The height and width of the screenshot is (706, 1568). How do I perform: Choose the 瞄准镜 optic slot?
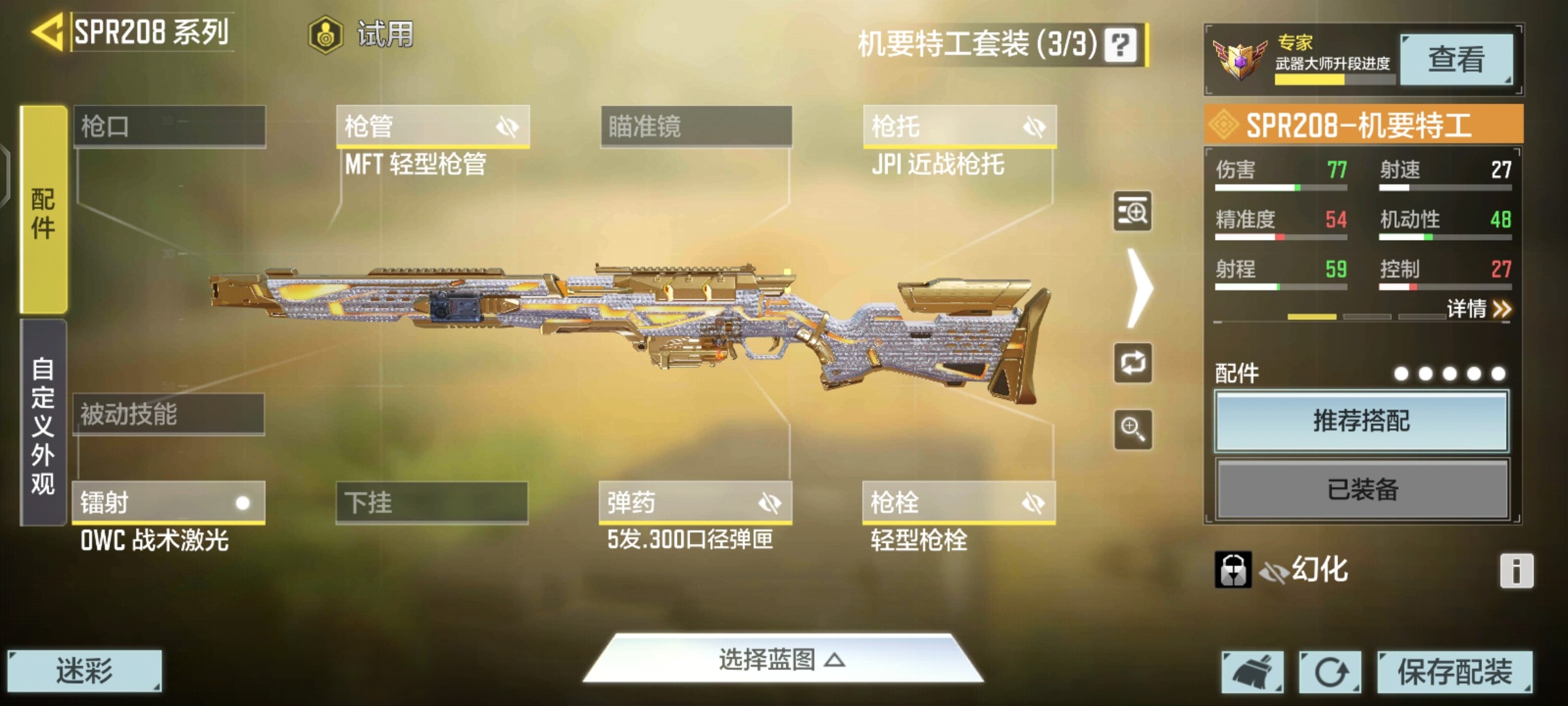[x=696, y=126]
